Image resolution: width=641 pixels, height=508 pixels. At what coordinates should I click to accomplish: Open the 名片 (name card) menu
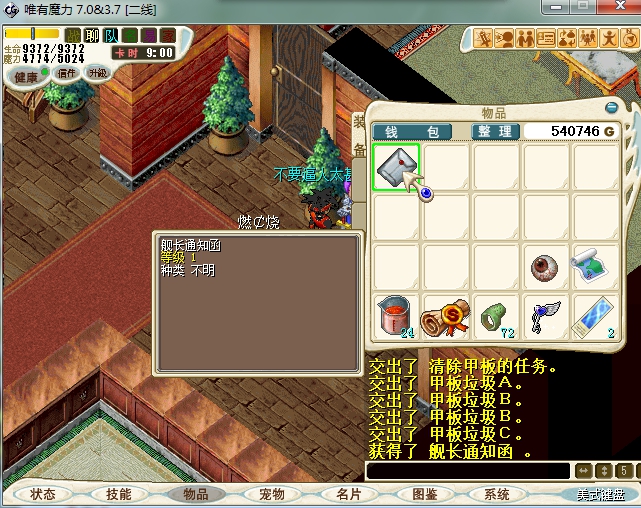point(347,494)
